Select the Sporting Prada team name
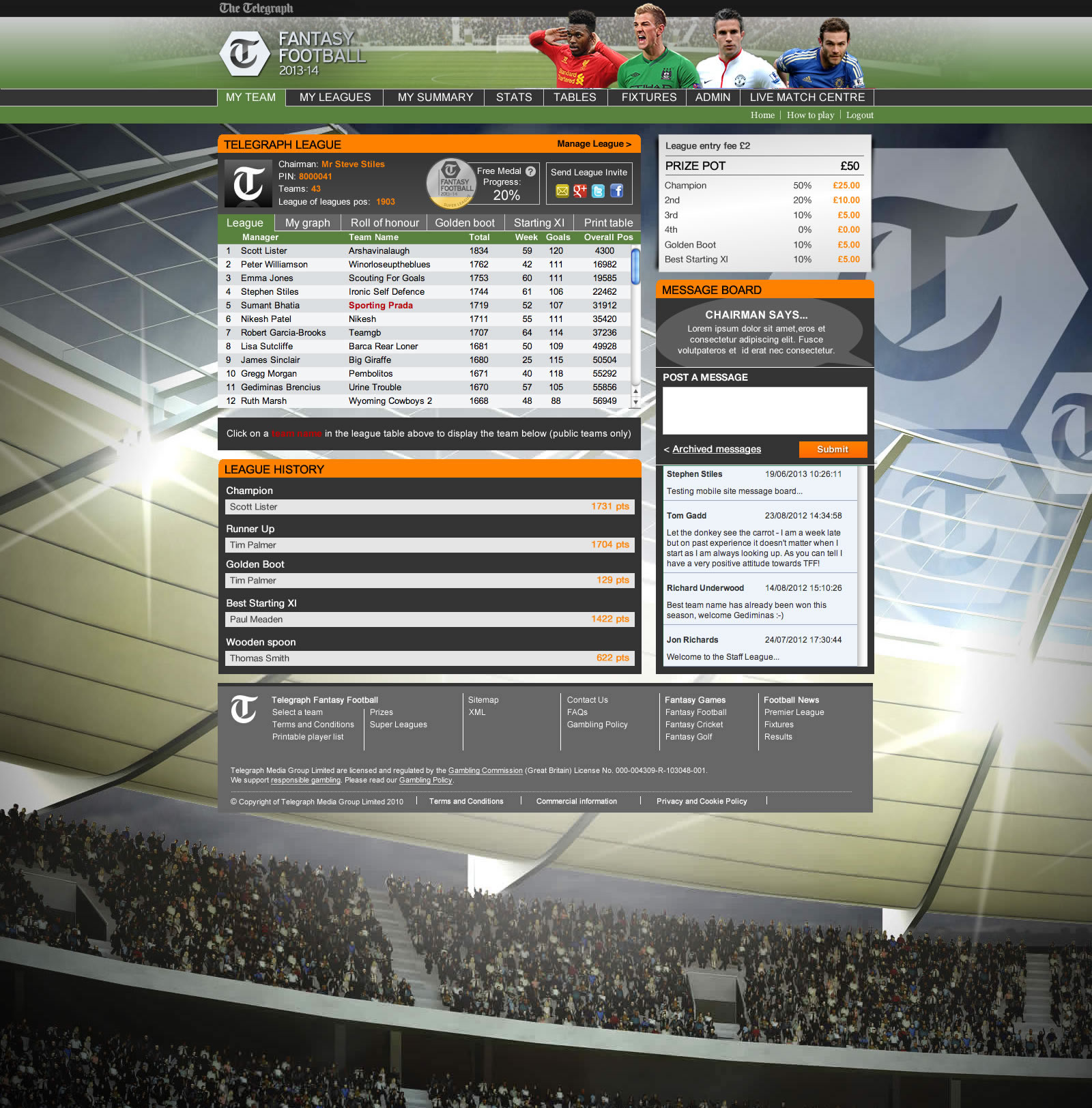The width and height of the screenshot is (1092, 1108). coord(380,305)
